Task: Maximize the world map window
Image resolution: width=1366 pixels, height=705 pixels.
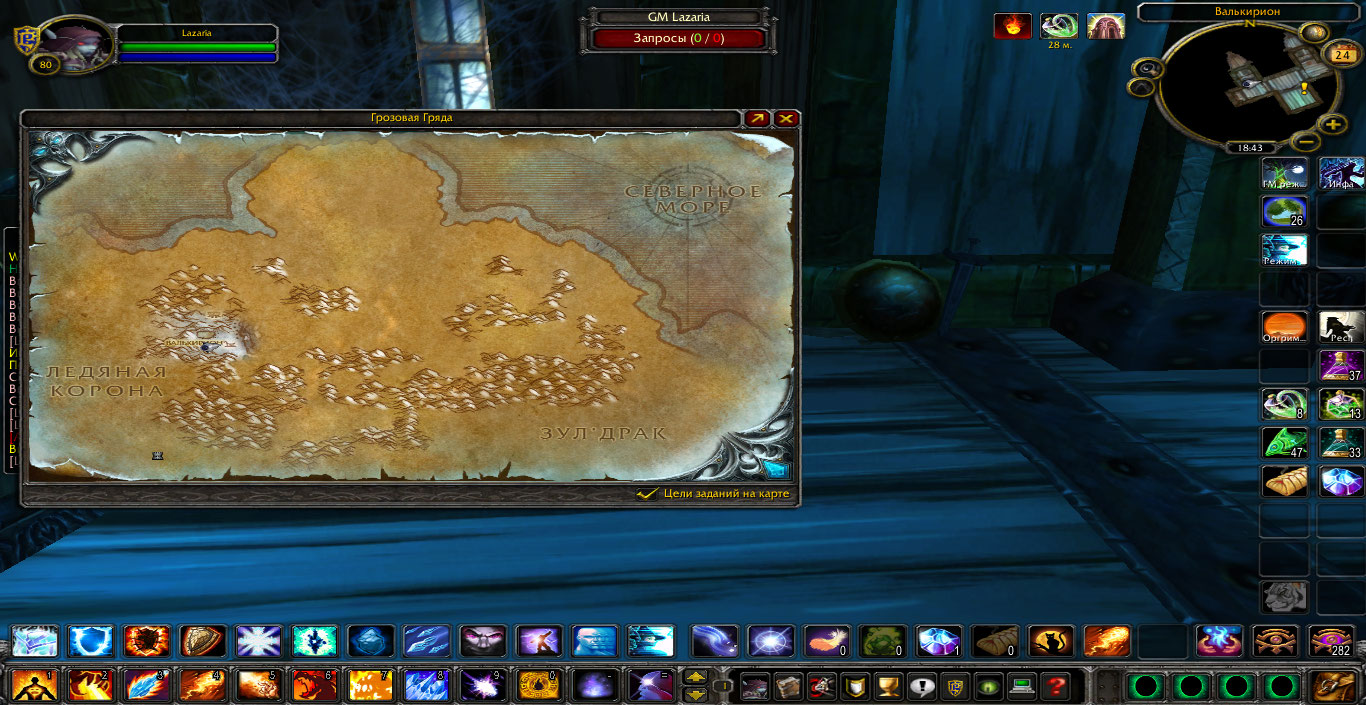Action: [757, 119]
